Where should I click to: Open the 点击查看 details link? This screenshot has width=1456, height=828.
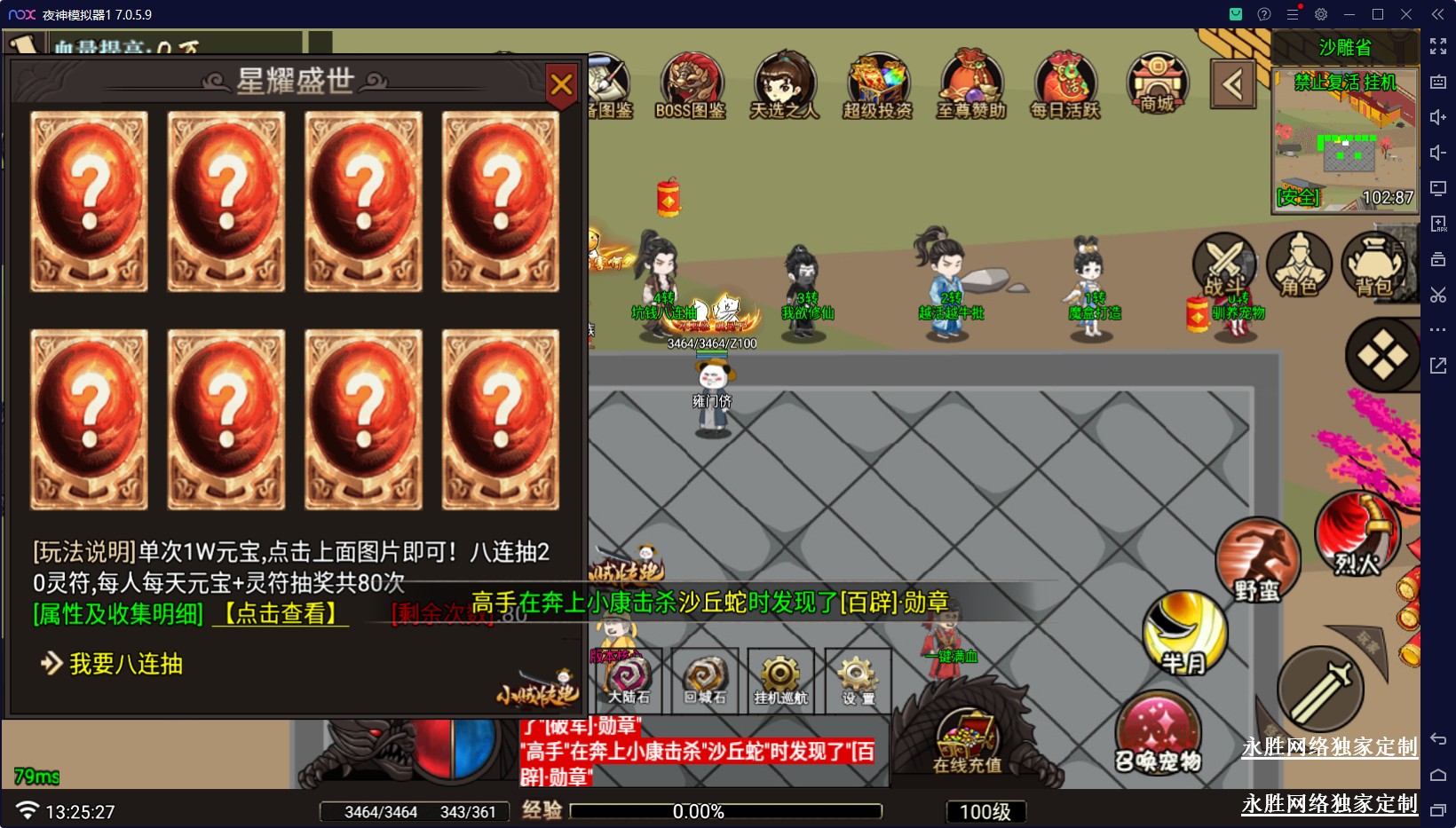click(281, 613)
